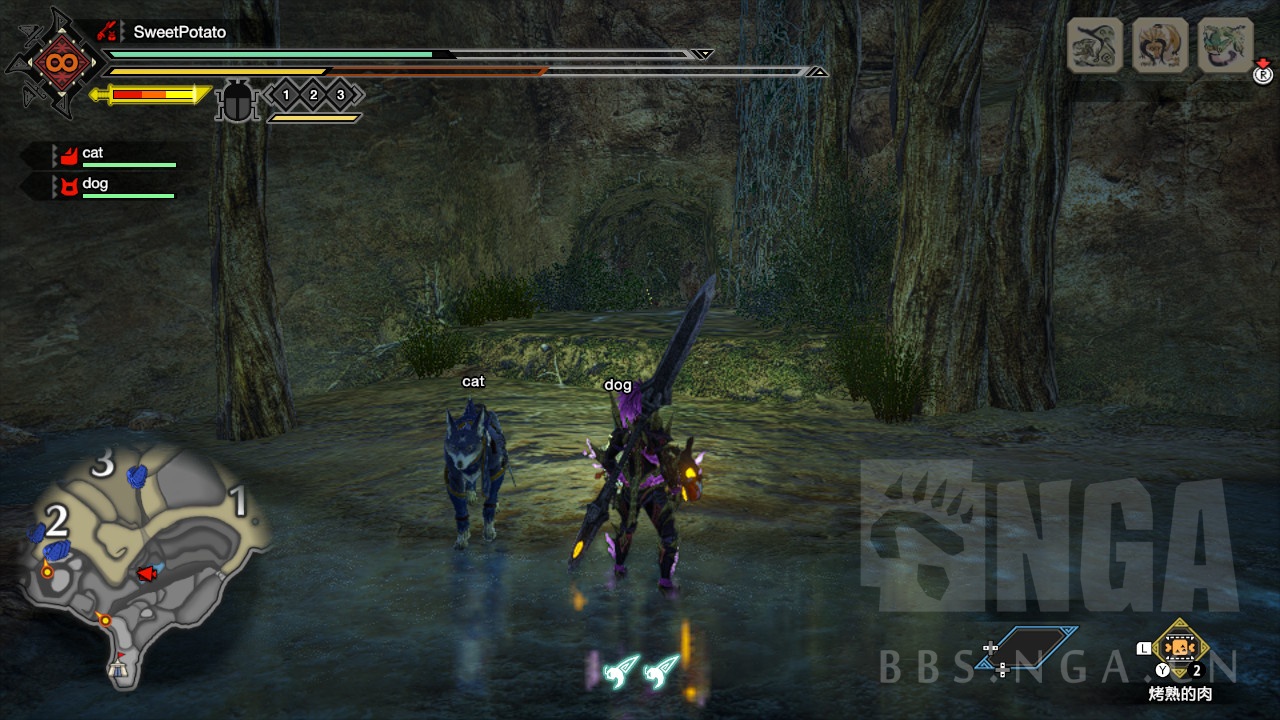1280x720 pixels.
Task: Select area 3 on the minimap
Action: click(x=102, y=464)
